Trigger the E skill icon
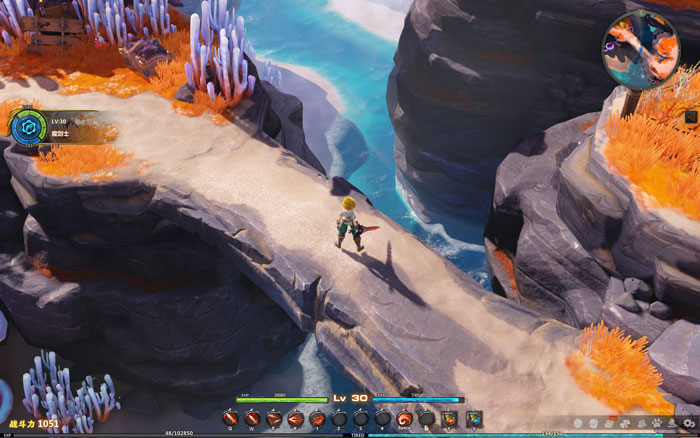This screenshot has width=700, height=438. [x=274, y=418]
